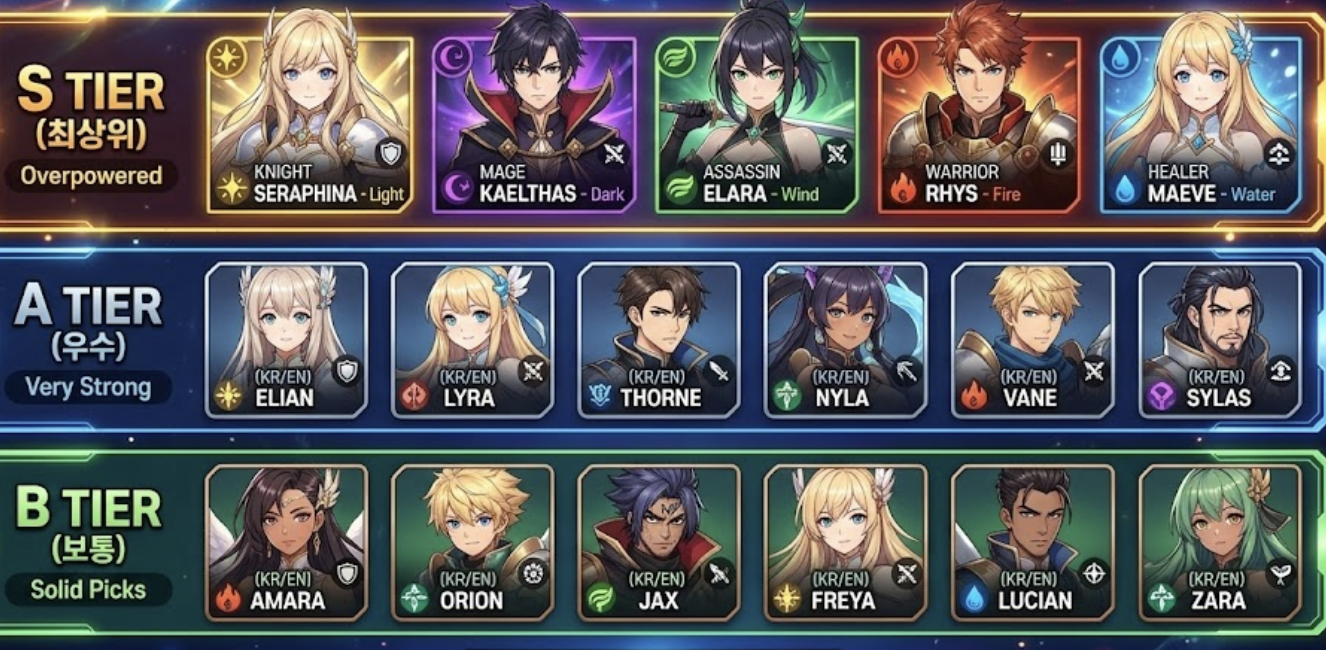Viewport: 1326px width, 650px height.
Task: Pick the Elara assassin card
Action: click(757, 125)
